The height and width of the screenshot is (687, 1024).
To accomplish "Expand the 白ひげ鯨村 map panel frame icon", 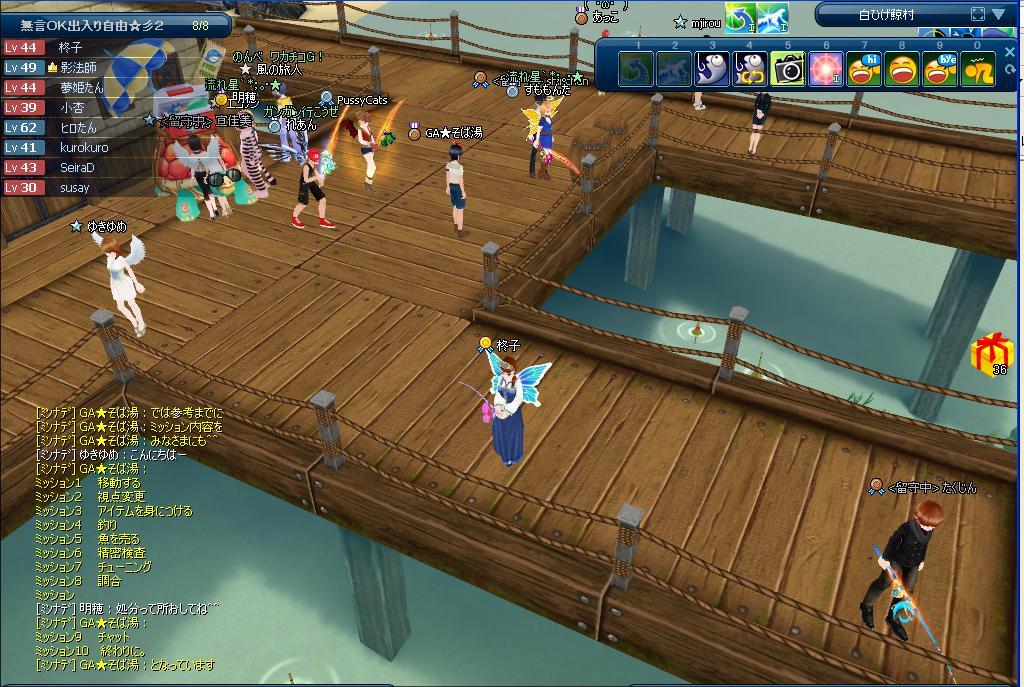I will coord(978,14).
